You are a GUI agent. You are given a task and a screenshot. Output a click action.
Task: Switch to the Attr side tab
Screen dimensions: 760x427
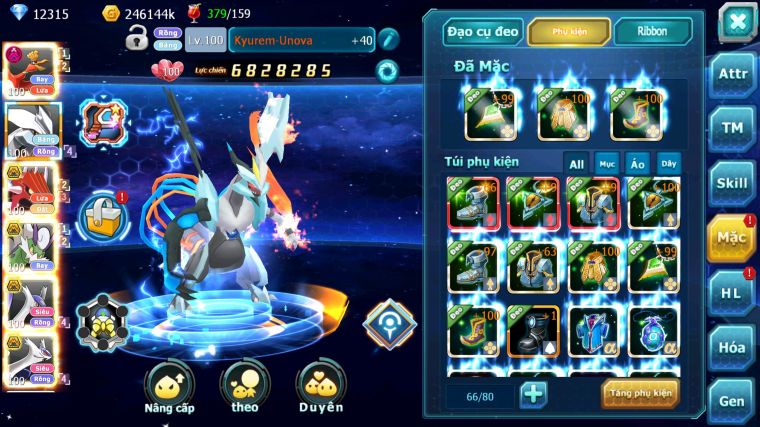[731, 74]
